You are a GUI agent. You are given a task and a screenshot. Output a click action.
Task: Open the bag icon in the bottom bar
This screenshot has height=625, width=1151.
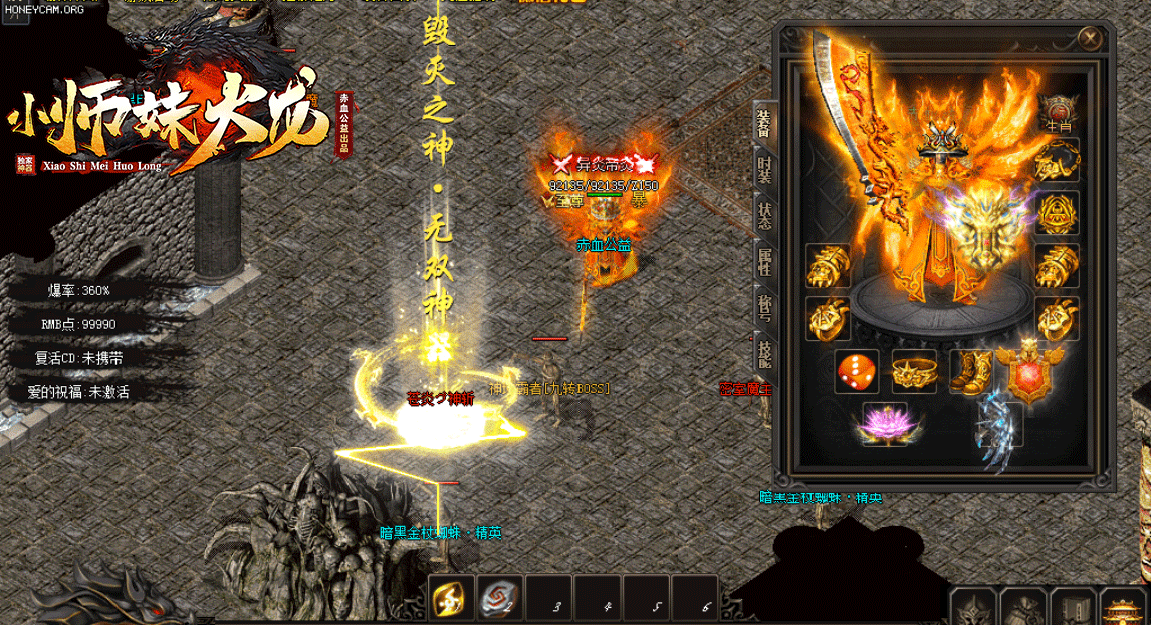1024,607
